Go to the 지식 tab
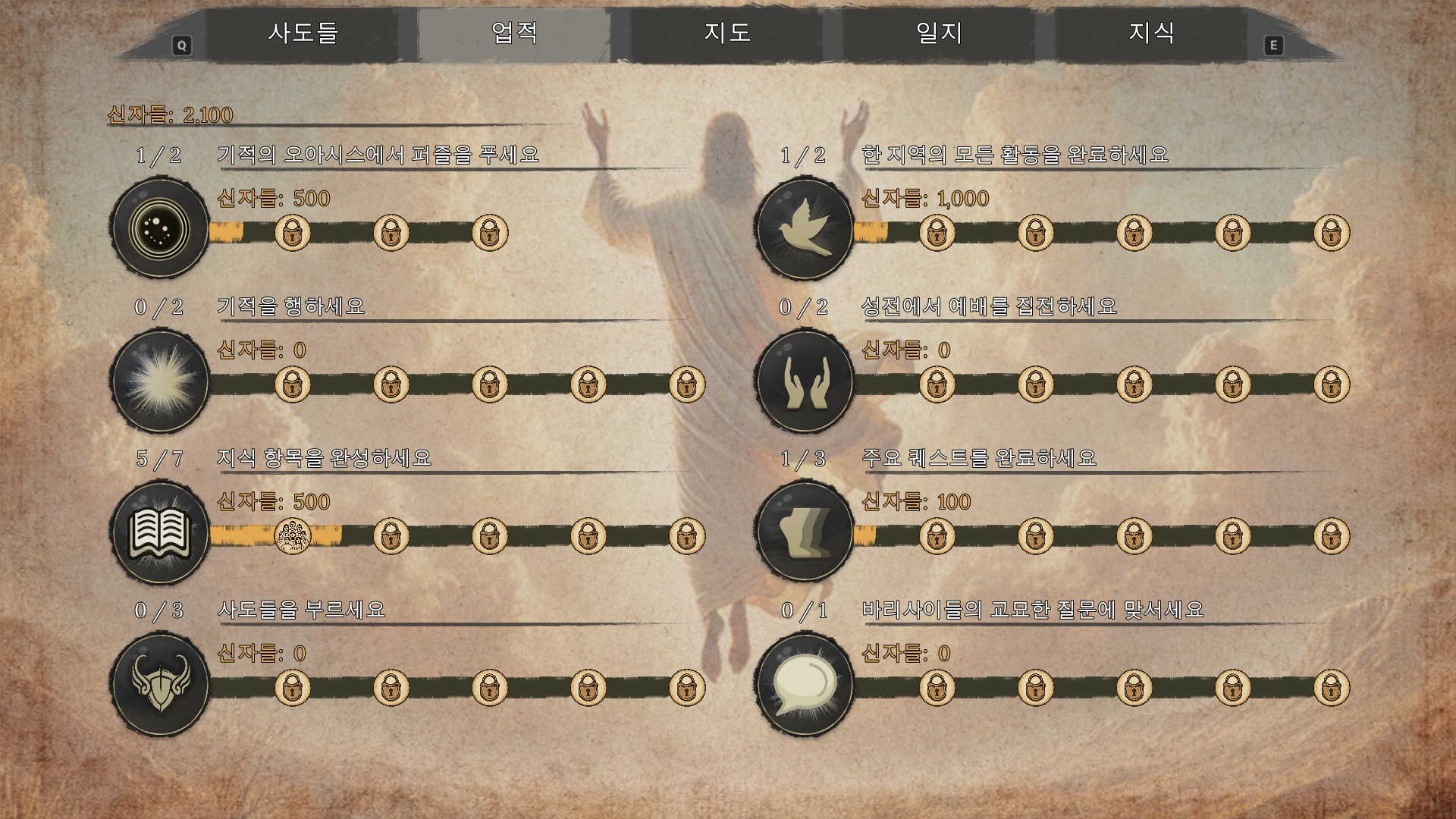Viewport: 1456px width, 819px height. [1151, 33]
